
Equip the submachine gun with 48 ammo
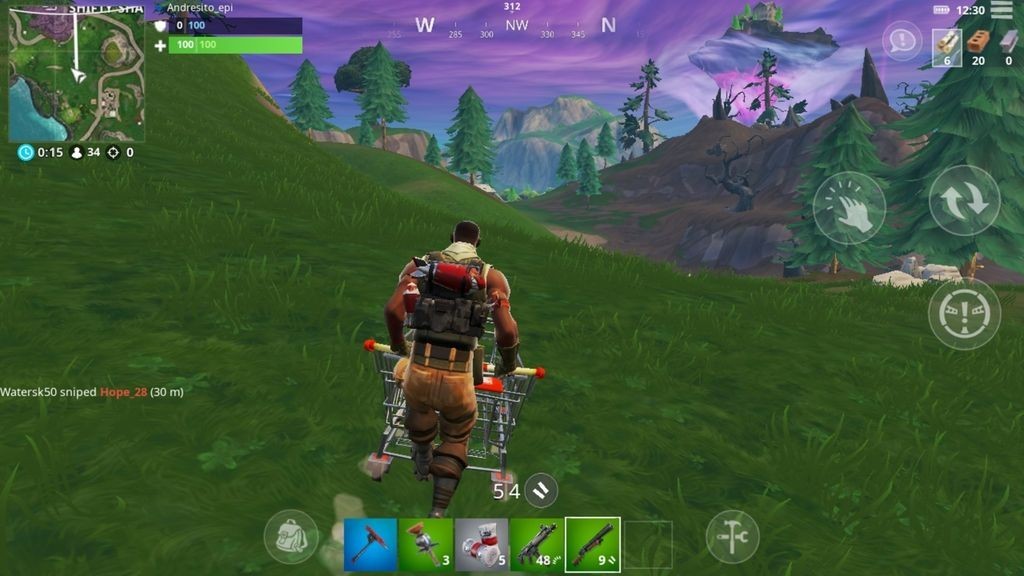(537, 544)
